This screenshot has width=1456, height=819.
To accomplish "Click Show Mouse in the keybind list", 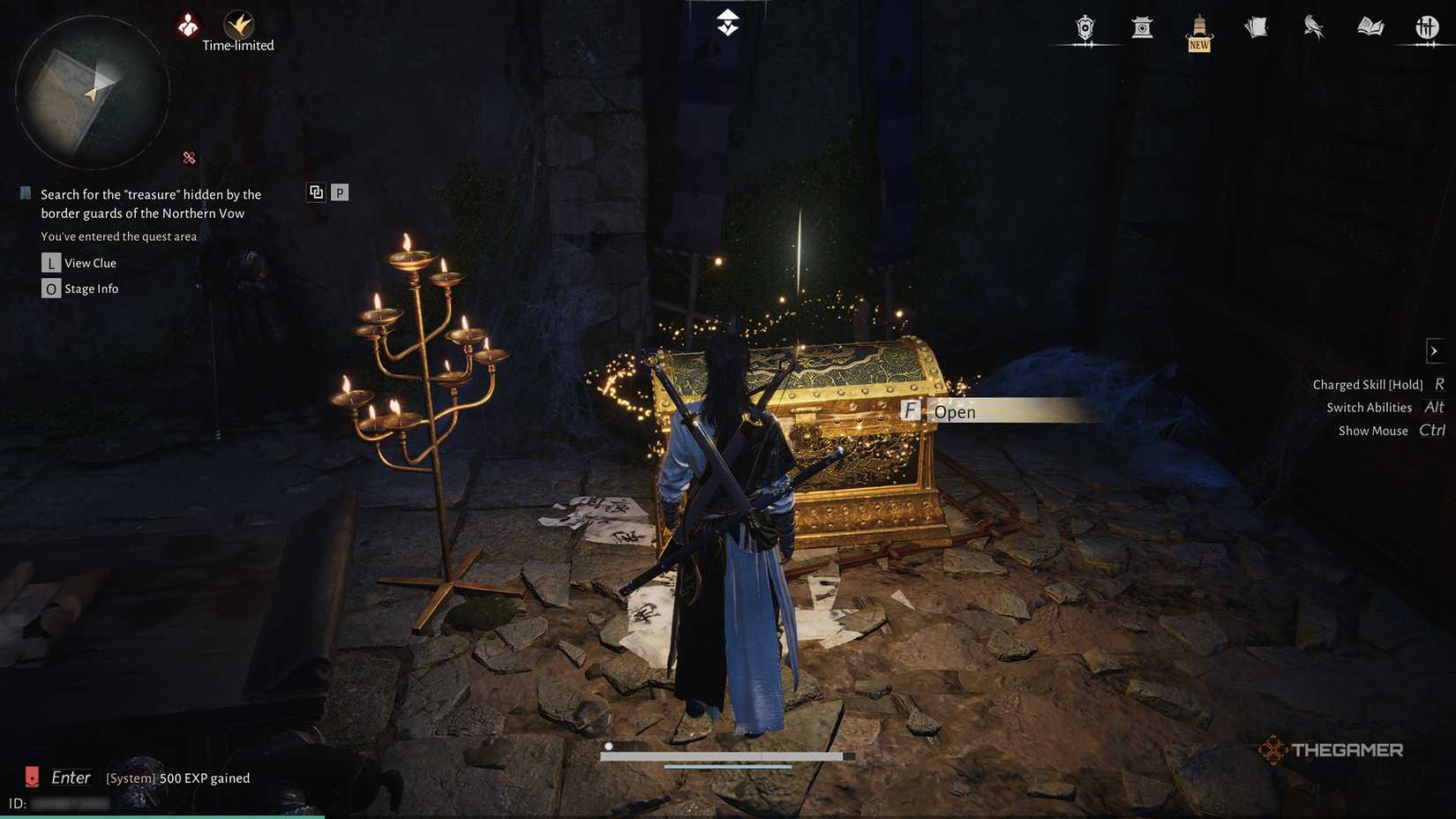I will [1373, 431].
